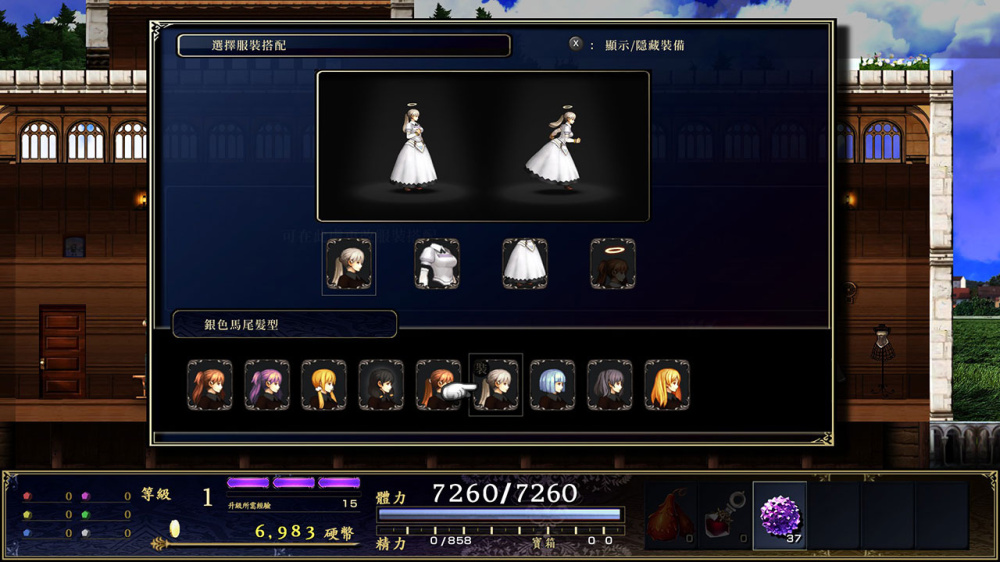The image size is (1000, 562).
Task: Pick the purple hairstyle option
Action: pyautogui.click(x=267, y=385)
